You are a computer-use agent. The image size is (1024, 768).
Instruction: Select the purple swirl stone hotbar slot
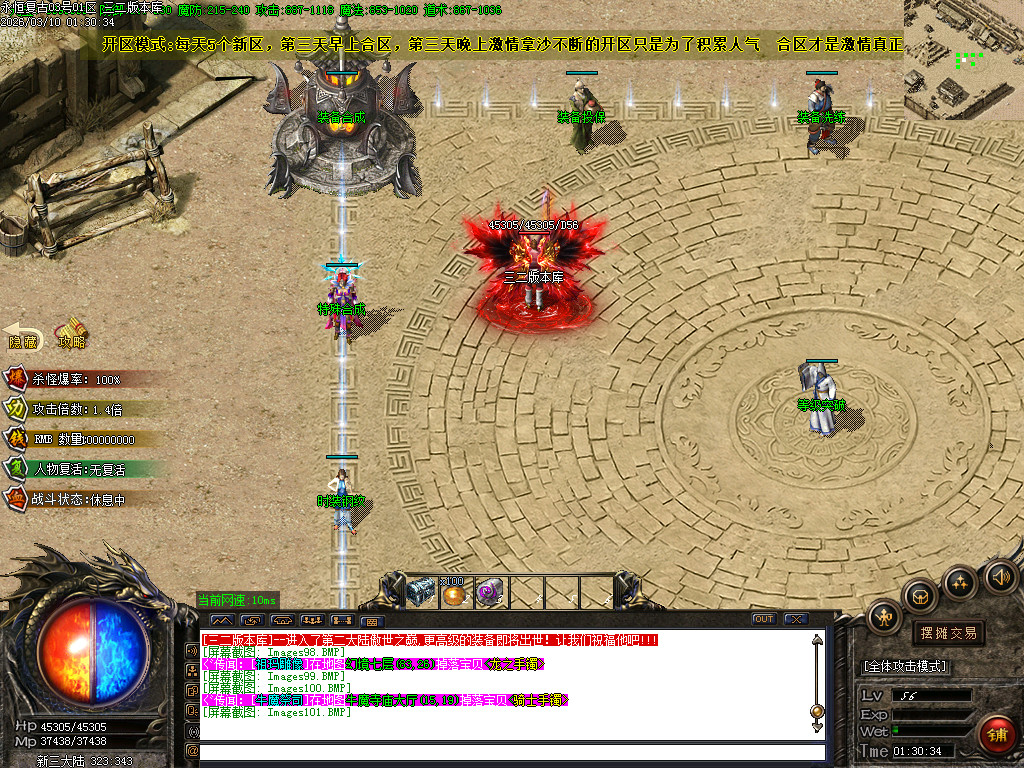(x=488, y=592)
